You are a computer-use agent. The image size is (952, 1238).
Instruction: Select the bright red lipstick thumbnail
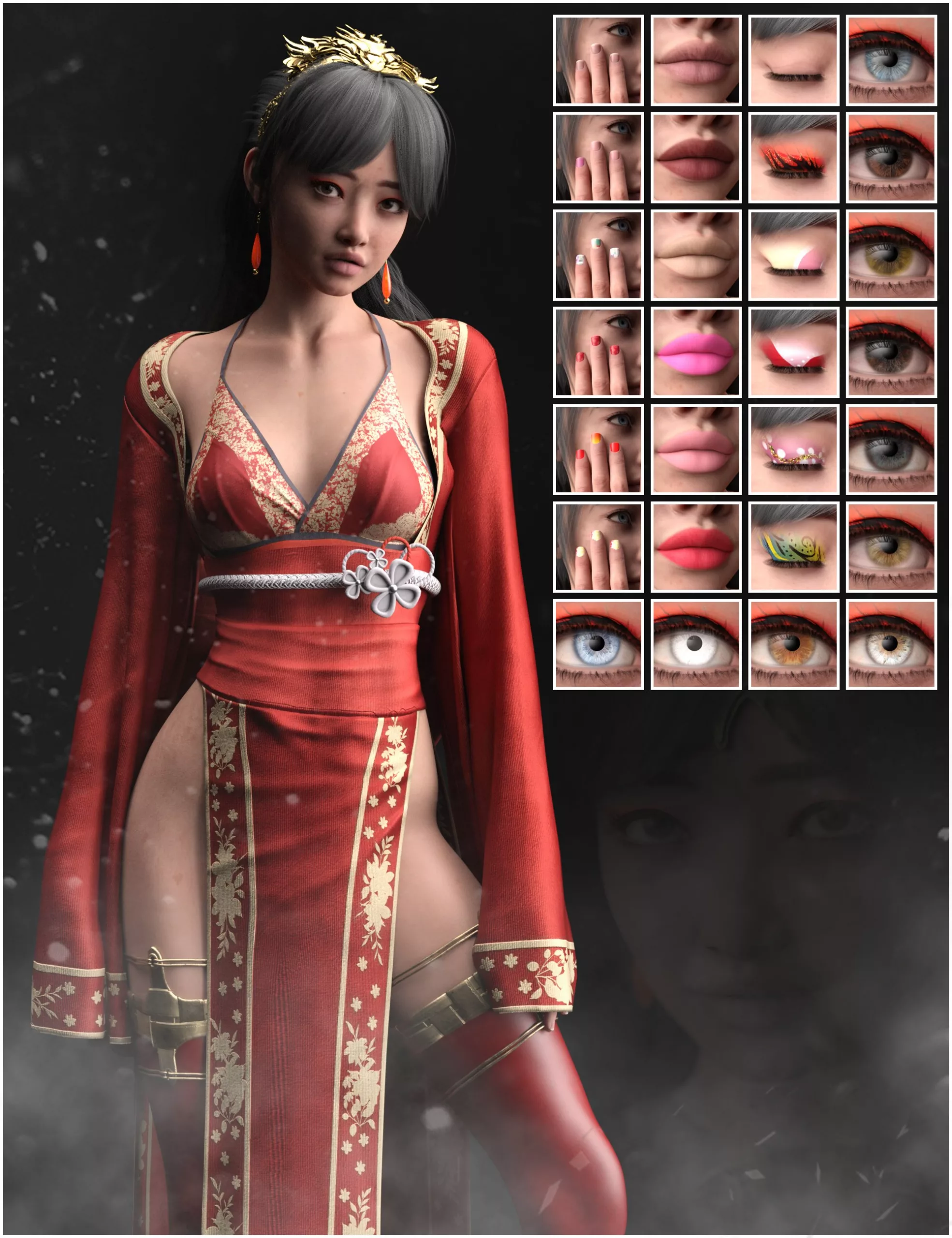coord(695,547)
